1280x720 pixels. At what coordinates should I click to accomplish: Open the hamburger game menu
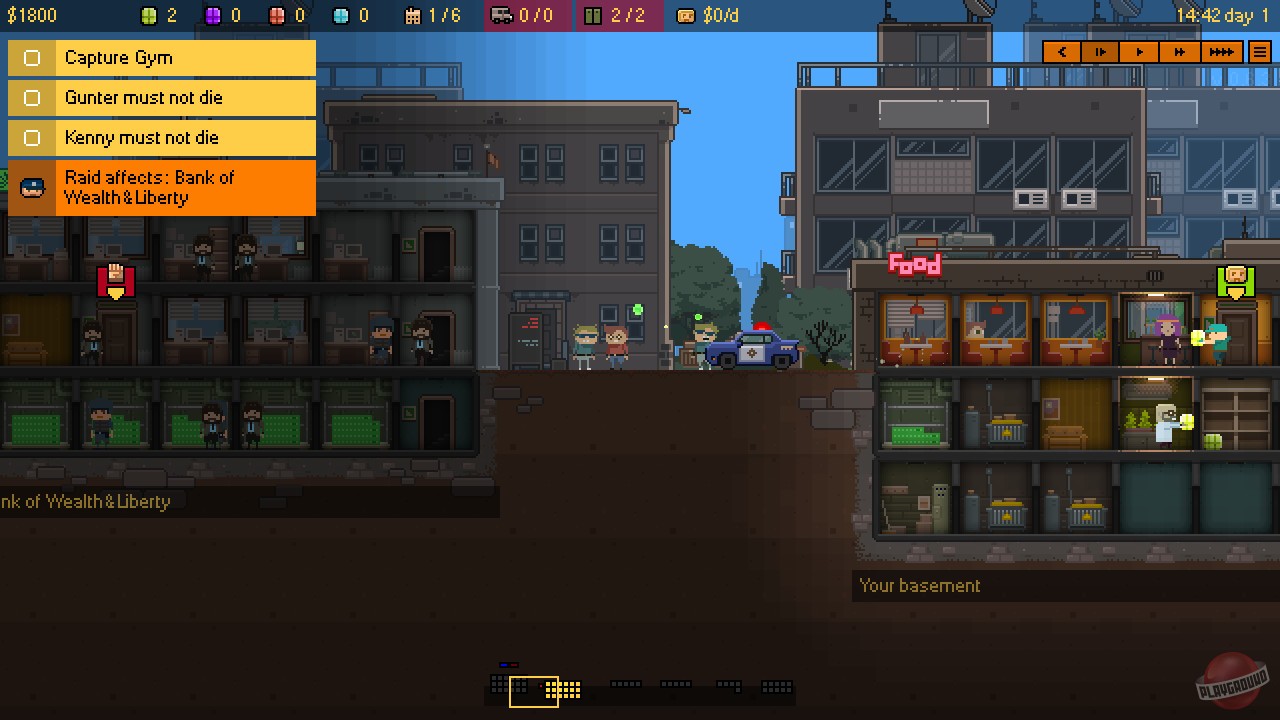(x=1259, y=51)
